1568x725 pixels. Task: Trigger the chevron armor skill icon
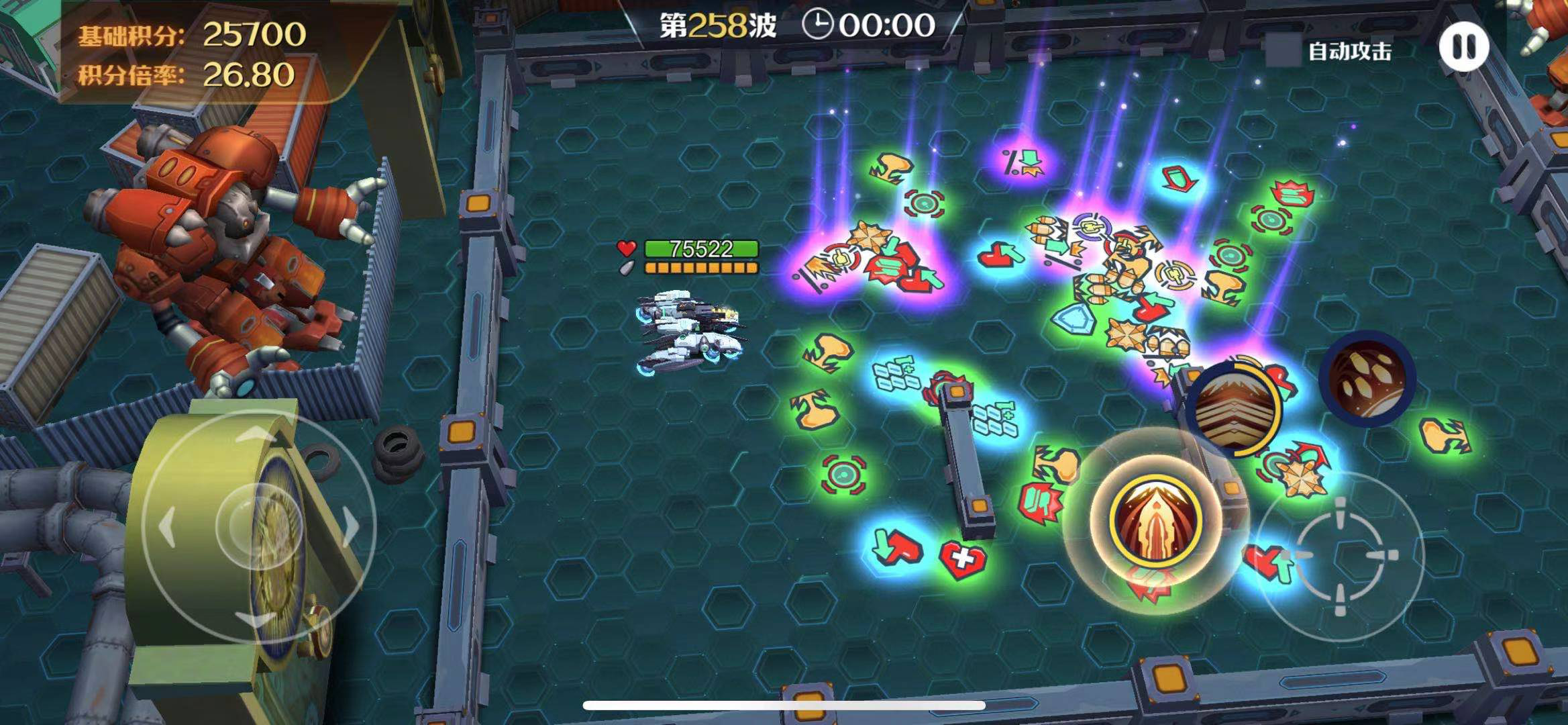pyautogui.click(x=1235, y=409)
